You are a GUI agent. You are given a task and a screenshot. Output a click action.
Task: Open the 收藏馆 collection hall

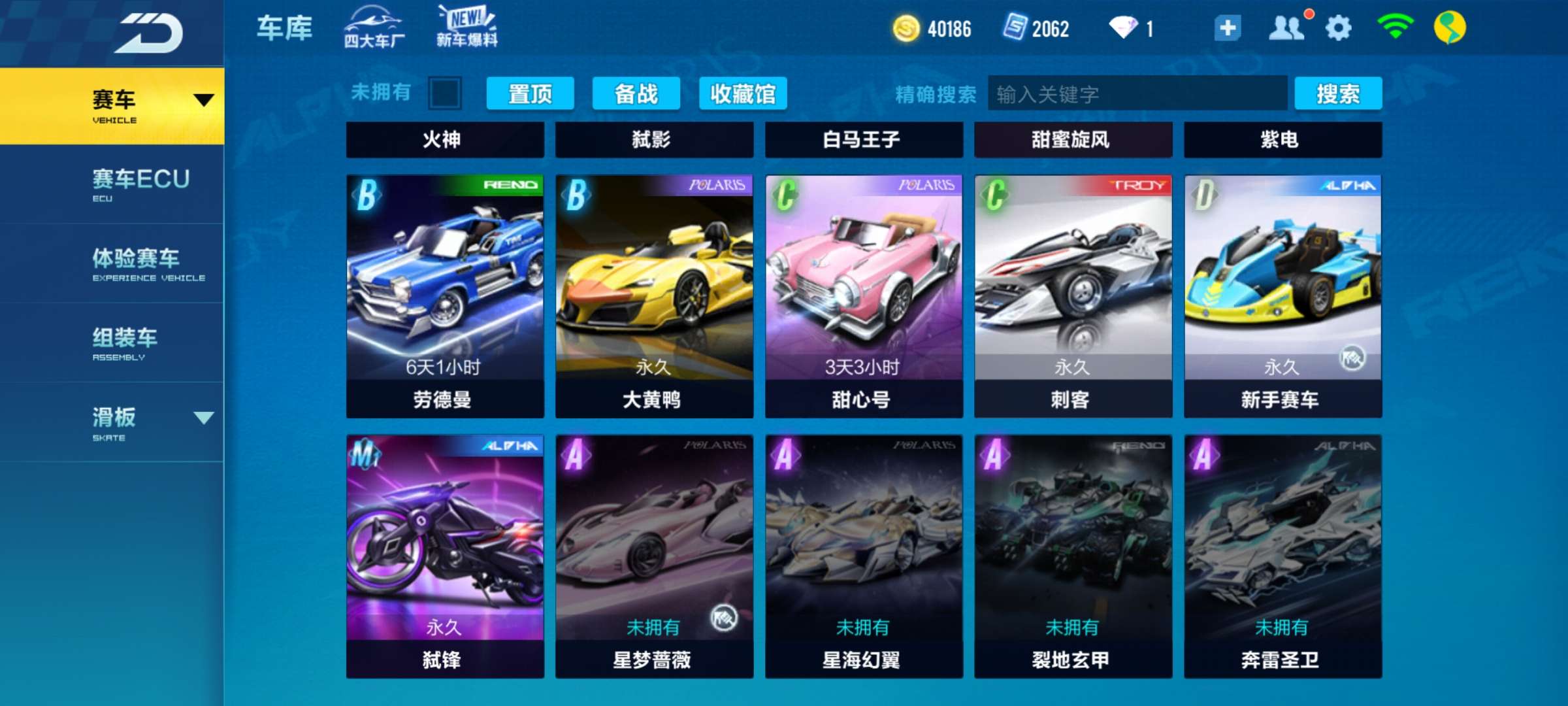pos(743,93)
